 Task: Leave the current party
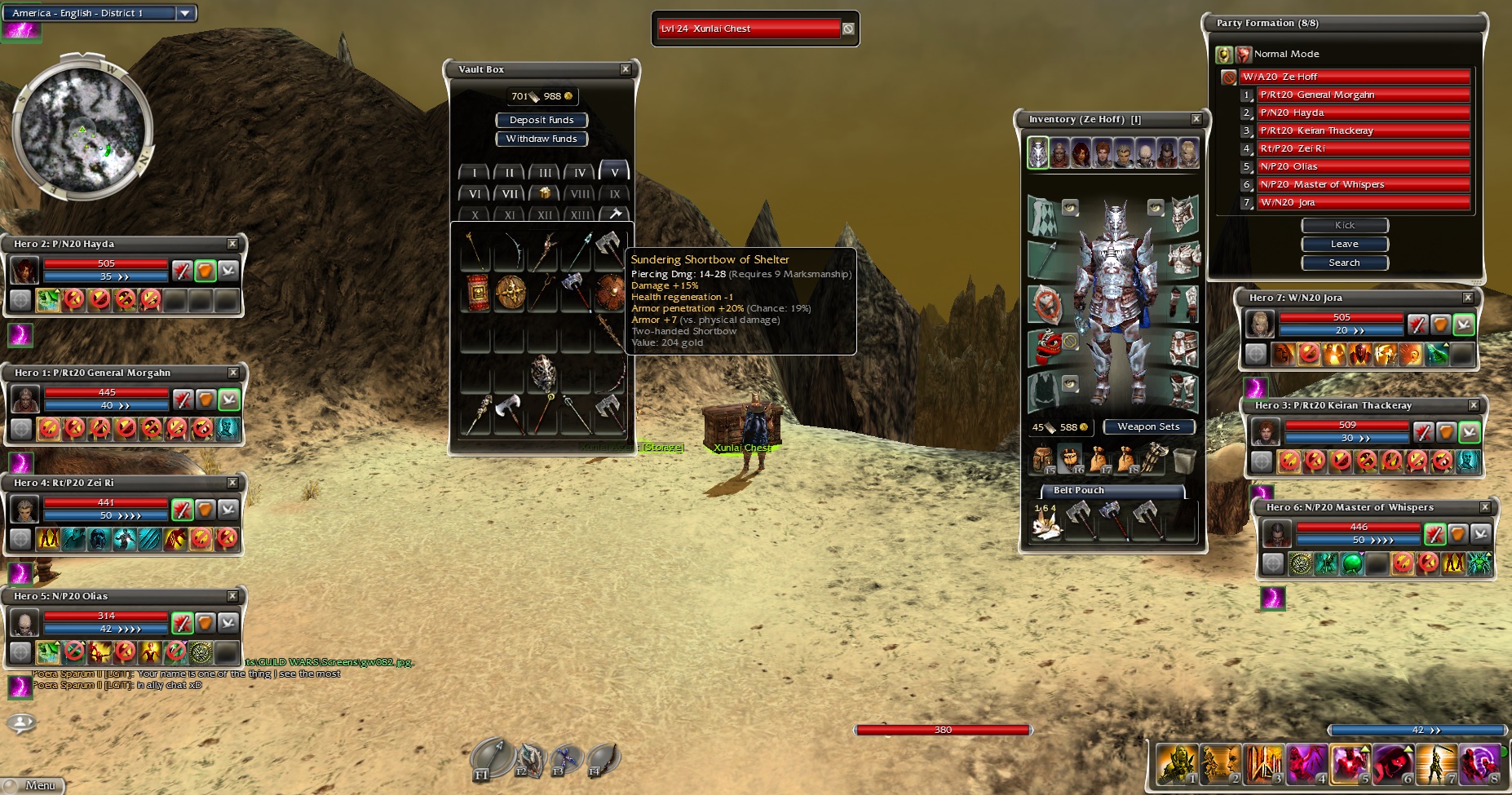click(x=1344, y=244)
